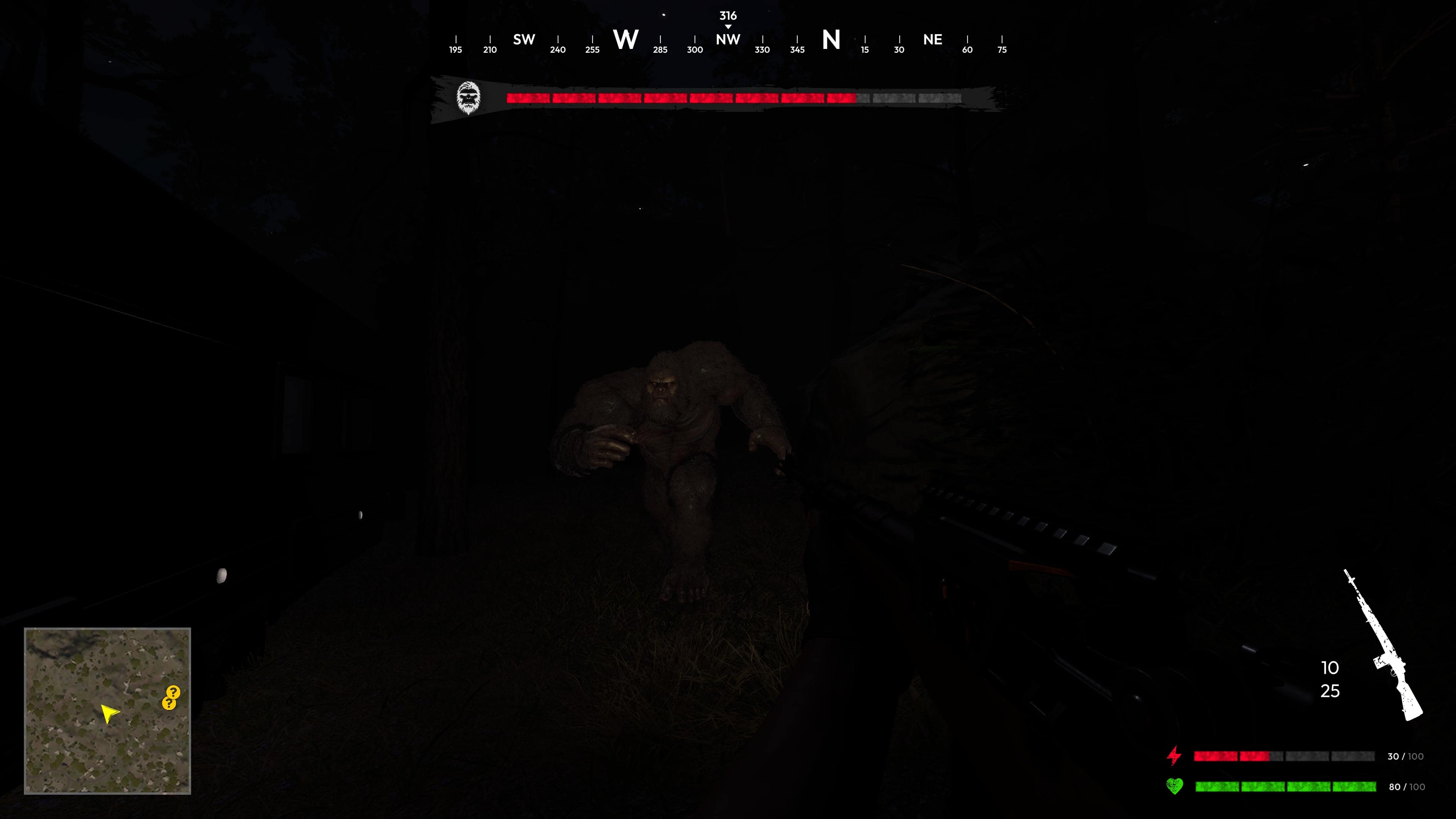Image resolution: width=1456 pixels, height=819 pixels.
Task: Click the NE label on the compass bar
Action: point(933,39)
